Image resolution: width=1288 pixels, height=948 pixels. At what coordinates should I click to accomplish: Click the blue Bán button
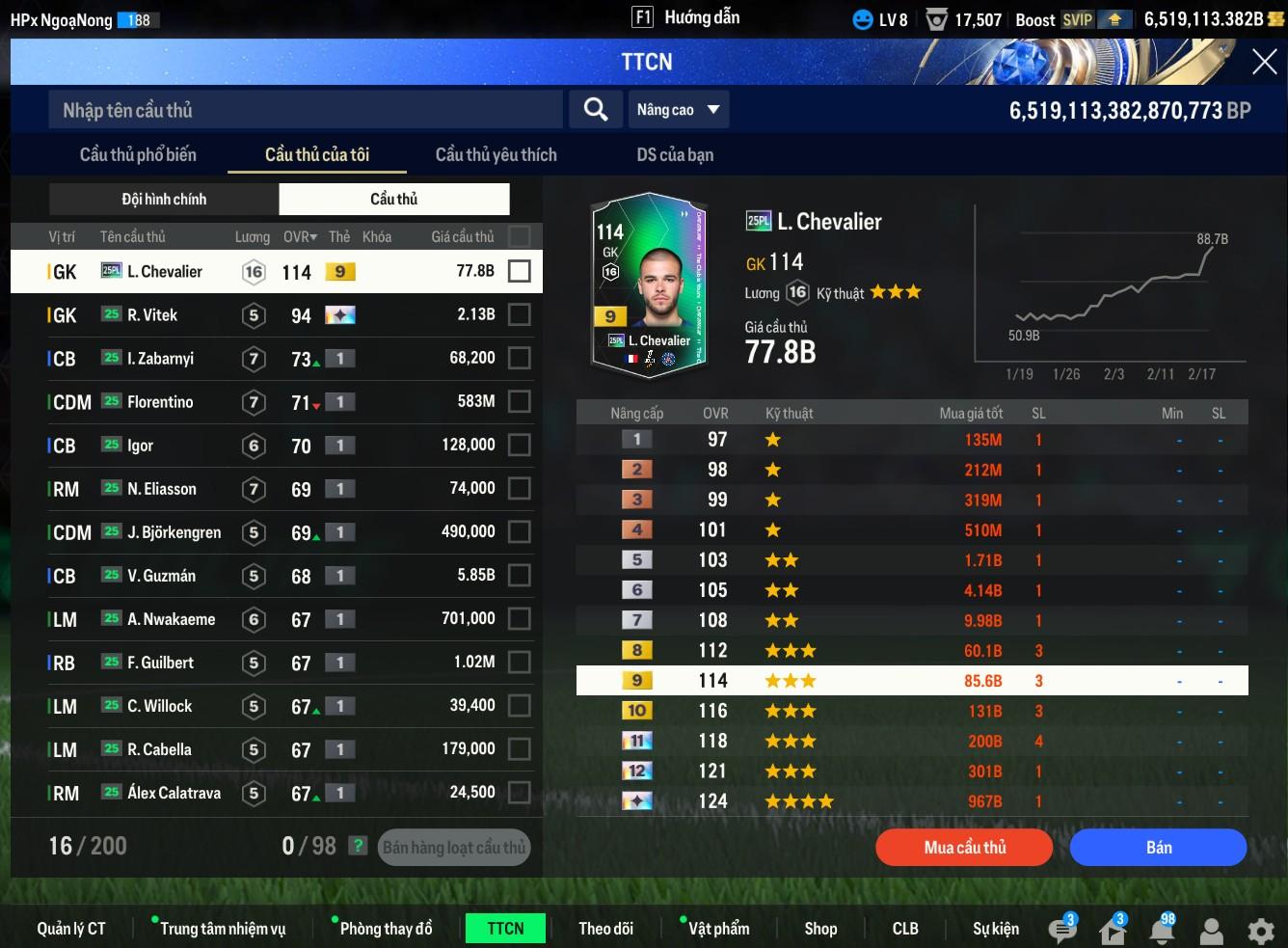[x=1158, y=848]
